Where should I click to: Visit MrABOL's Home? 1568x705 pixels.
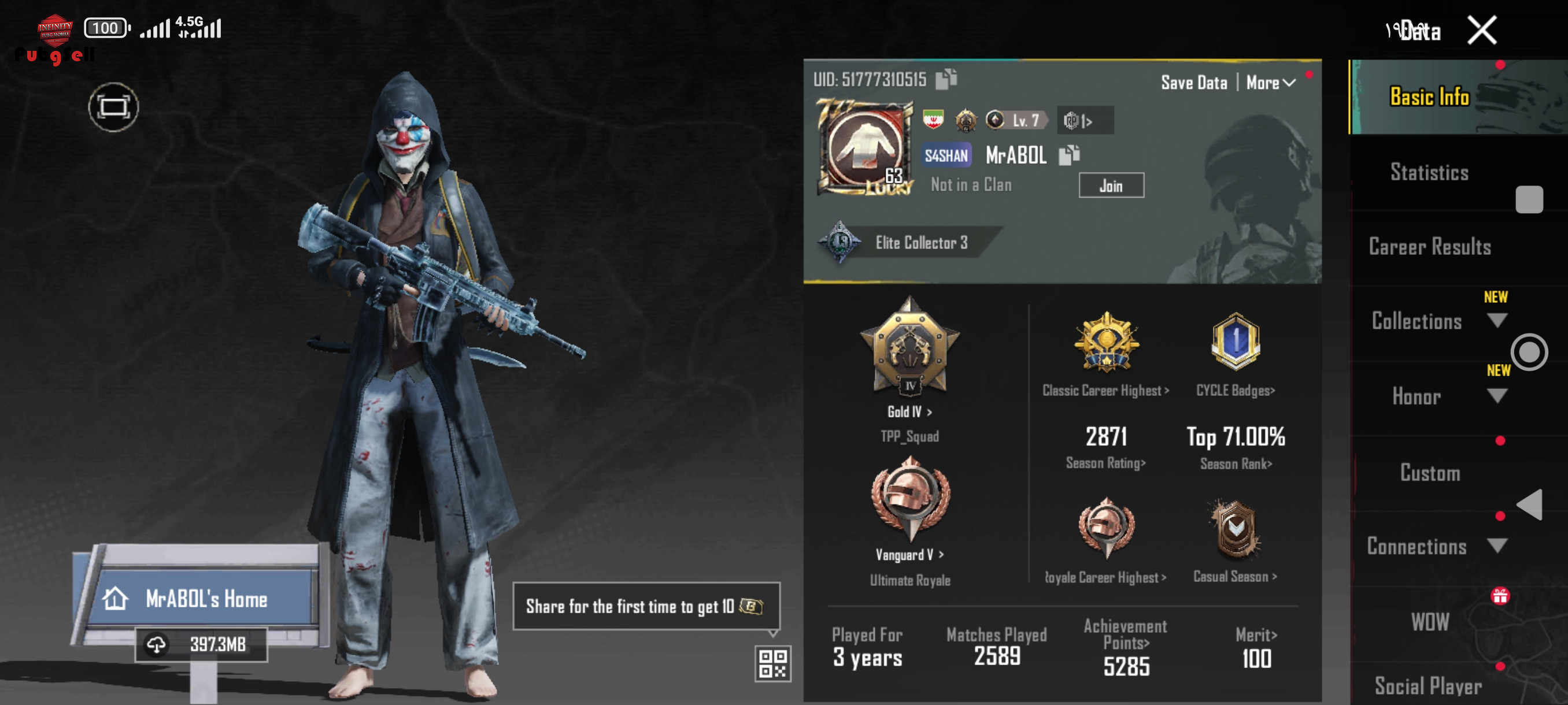(x=205, y=599)
